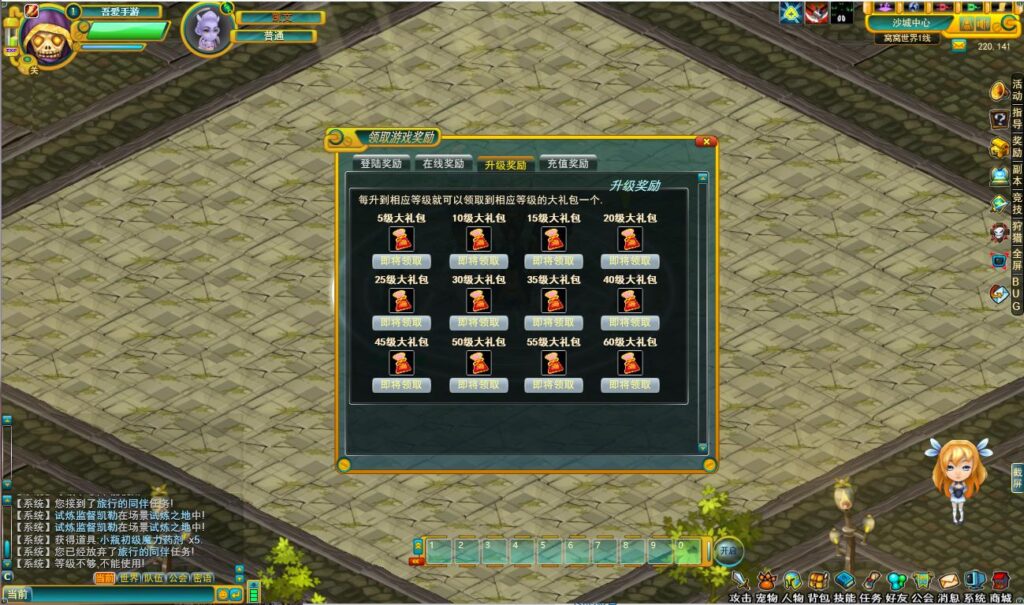Open the mail envelope under the minimap

[958, 45]
